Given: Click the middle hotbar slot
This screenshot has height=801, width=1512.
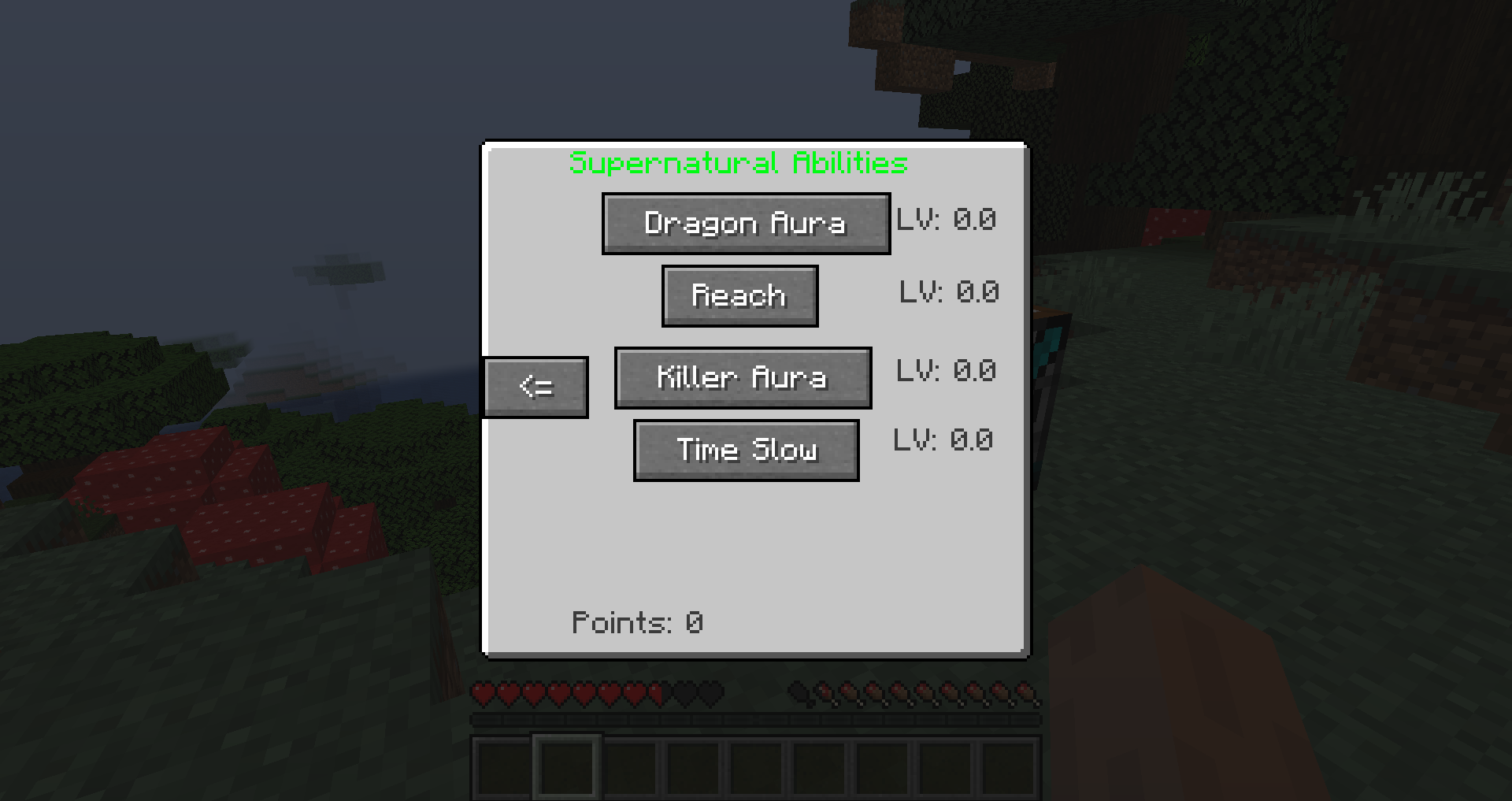Looking at the screenshot, I should tap(758, 768).
